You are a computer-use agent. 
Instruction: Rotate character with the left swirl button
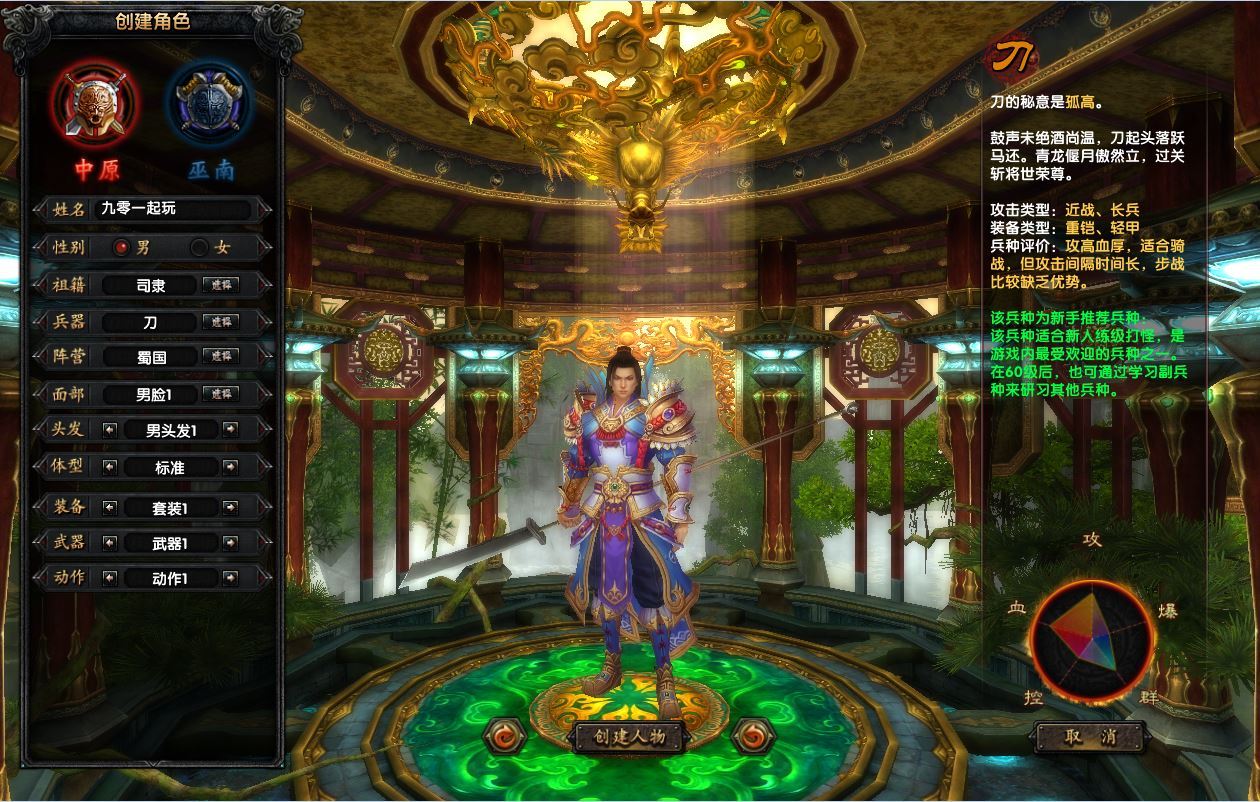(502, 737)
